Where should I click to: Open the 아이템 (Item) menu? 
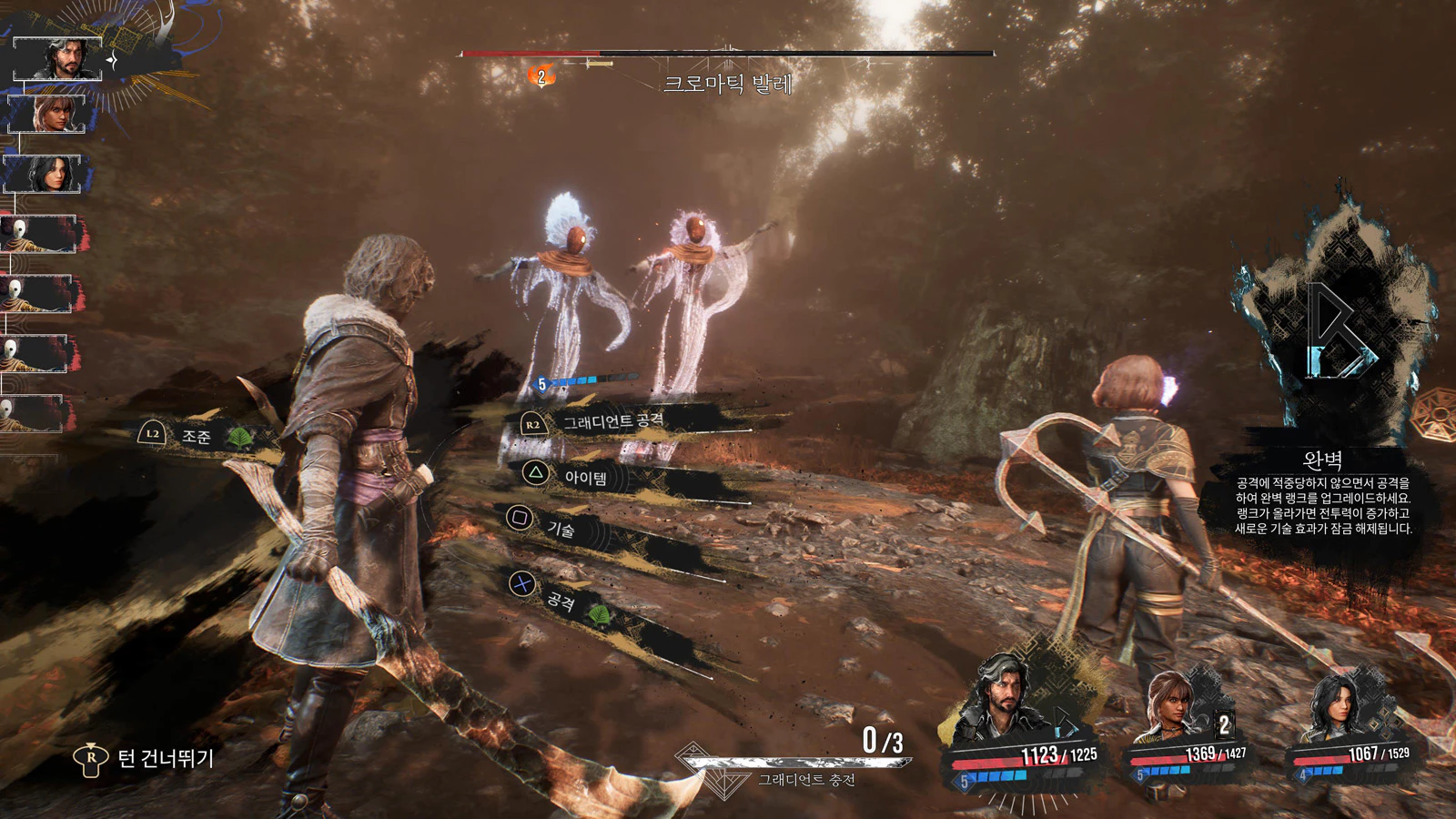click(585, 478)
